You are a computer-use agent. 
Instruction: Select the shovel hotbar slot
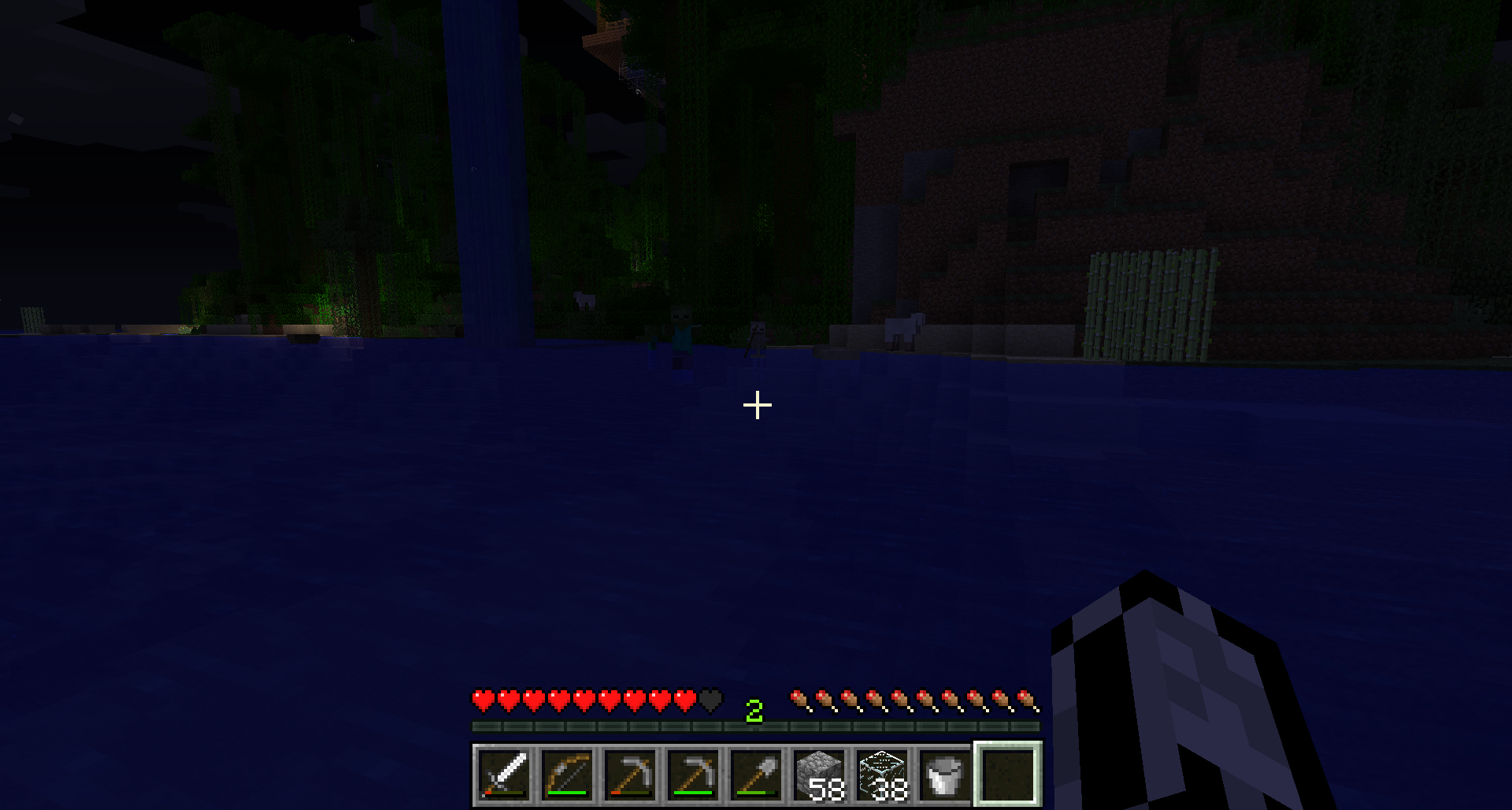(756, 775)
